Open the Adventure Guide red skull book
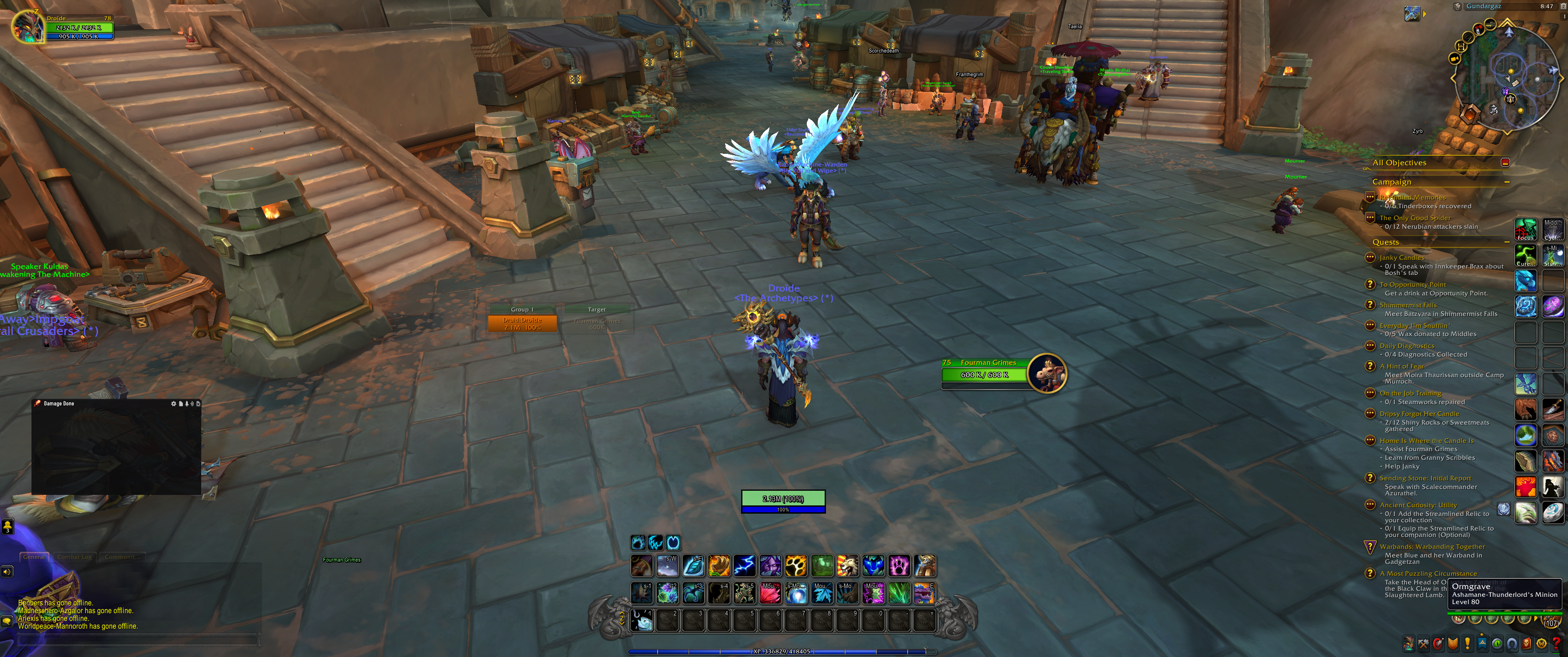 pos(1526,643)
